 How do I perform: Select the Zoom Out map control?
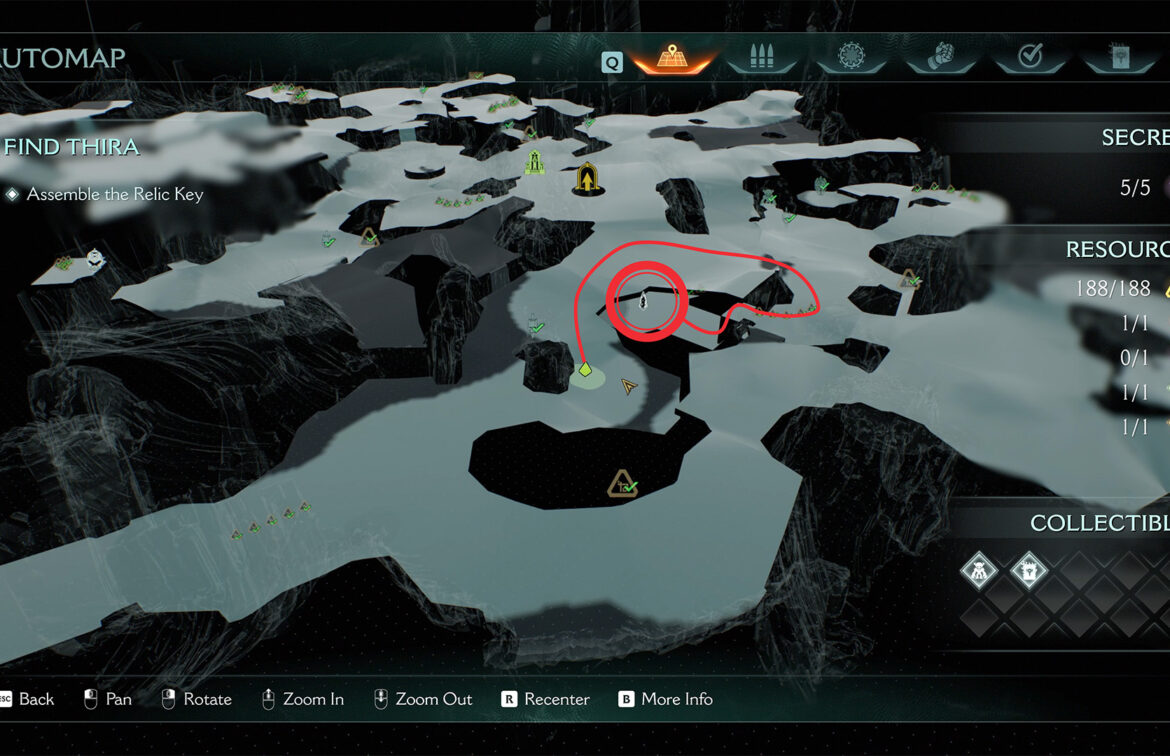click(x=423, y=699)
